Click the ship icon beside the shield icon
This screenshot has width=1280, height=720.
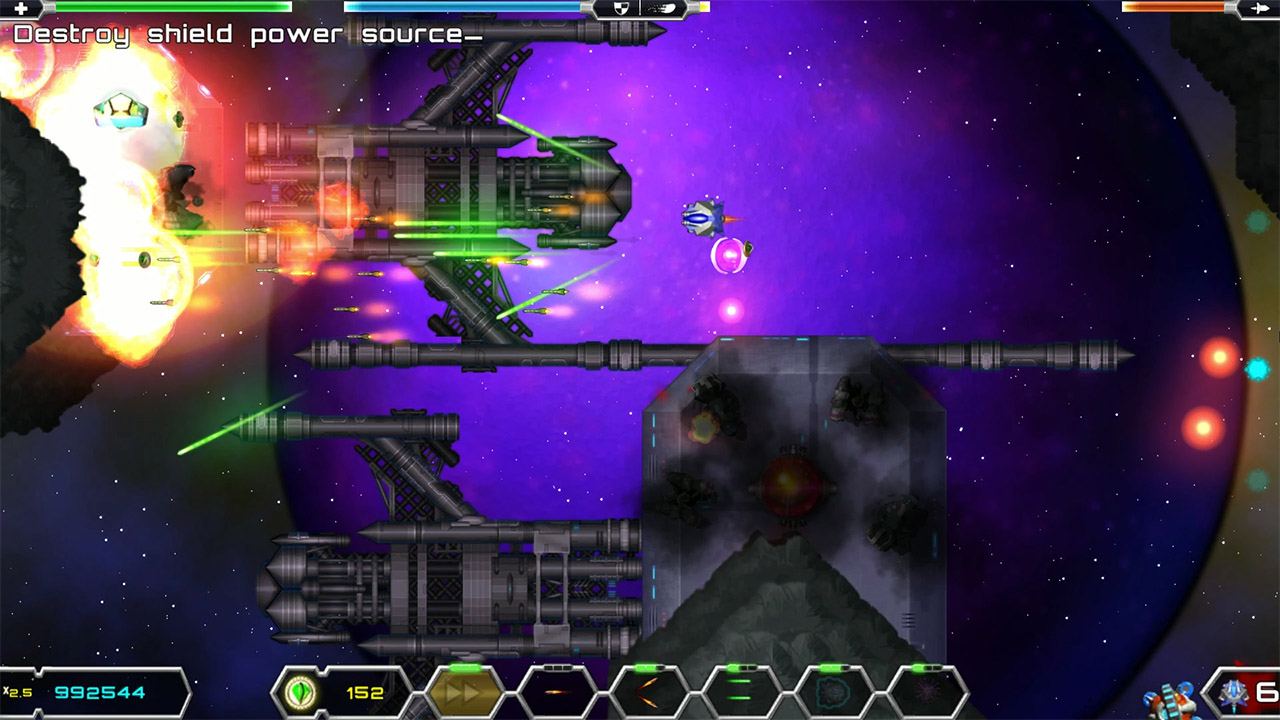pos(668,9)
